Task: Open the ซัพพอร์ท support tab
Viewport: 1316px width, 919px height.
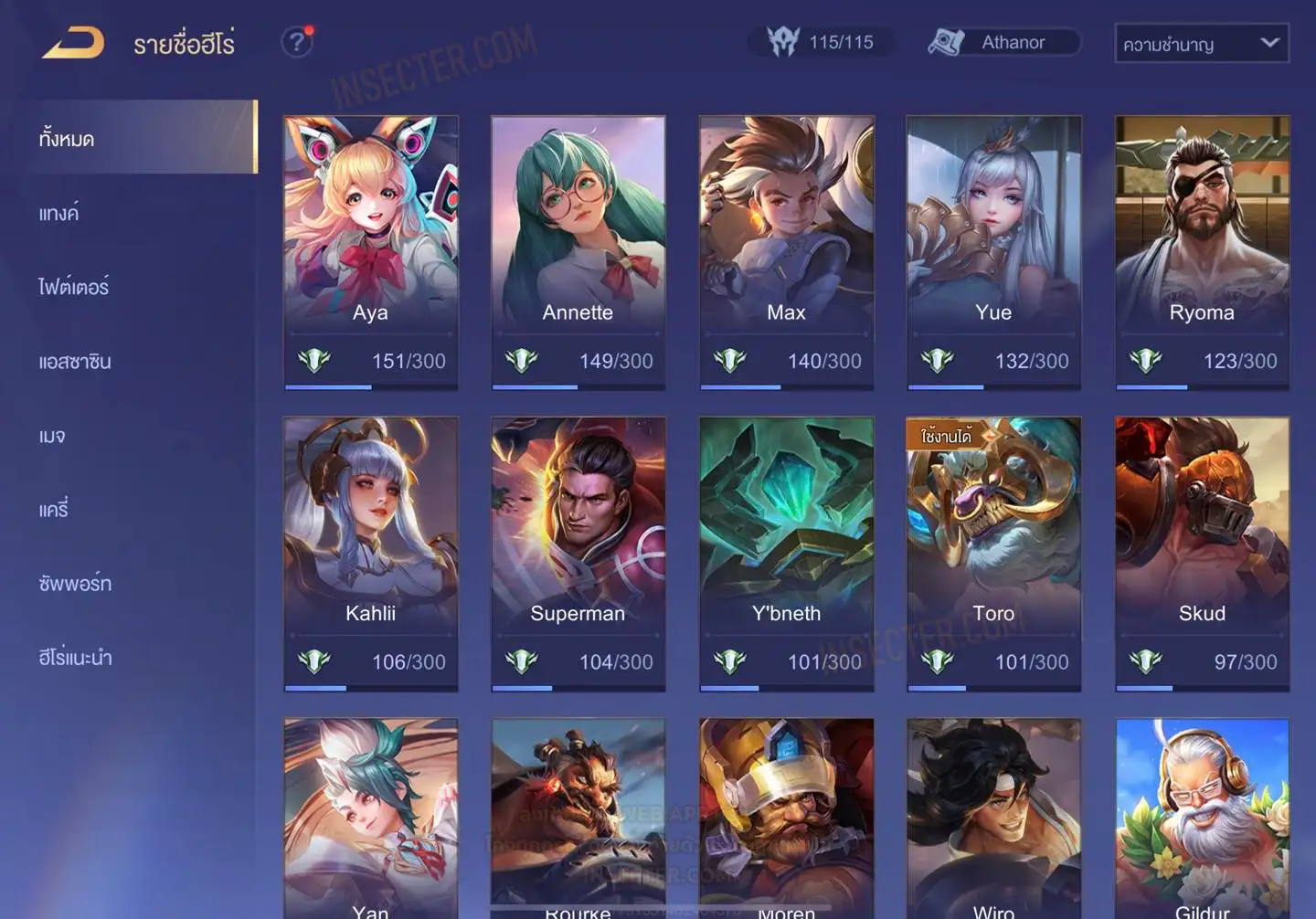Action: 75,584
